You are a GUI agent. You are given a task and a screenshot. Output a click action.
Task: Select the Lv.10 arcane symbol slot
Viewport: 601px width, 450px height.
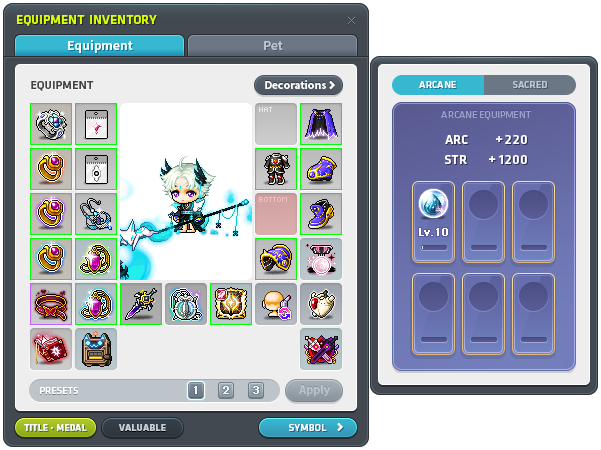(433, 217)
